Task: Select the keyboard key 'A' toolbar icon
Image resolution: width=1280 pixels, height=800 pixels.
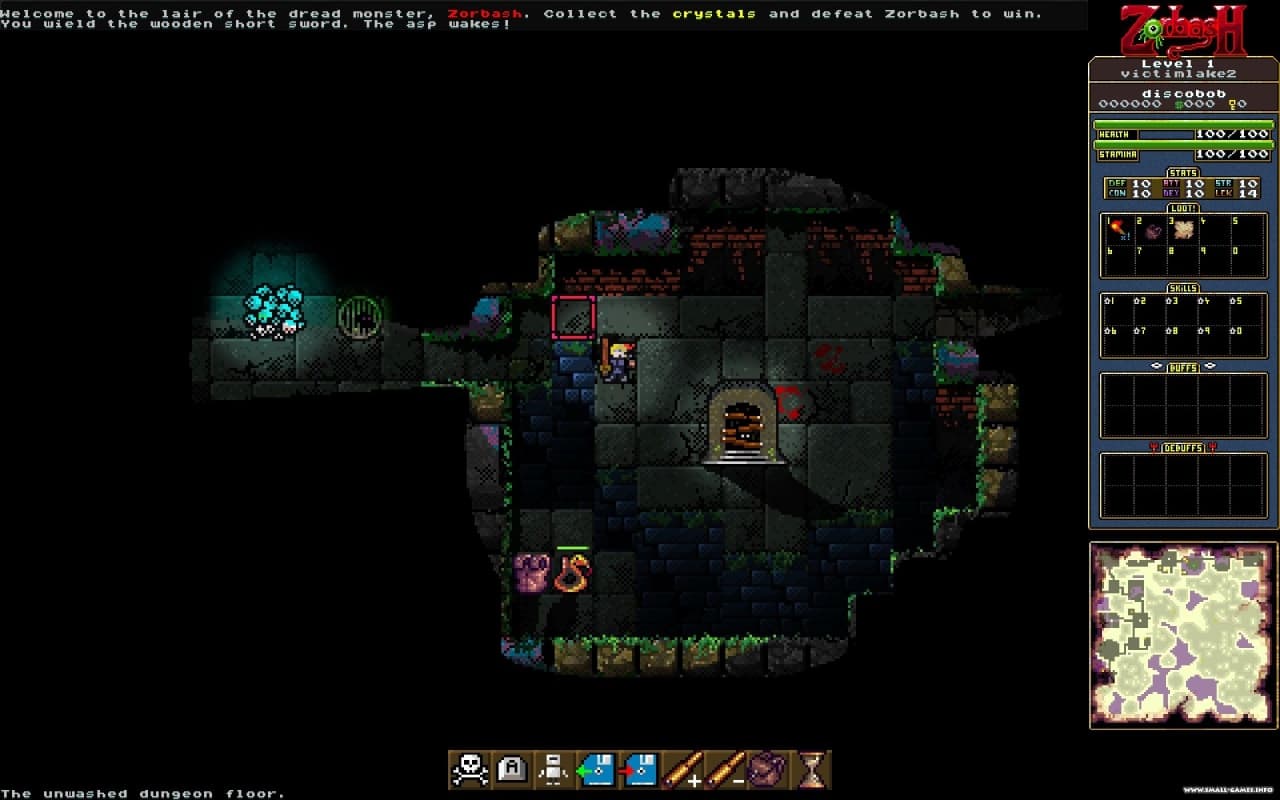Action: [x=511, y=769]
